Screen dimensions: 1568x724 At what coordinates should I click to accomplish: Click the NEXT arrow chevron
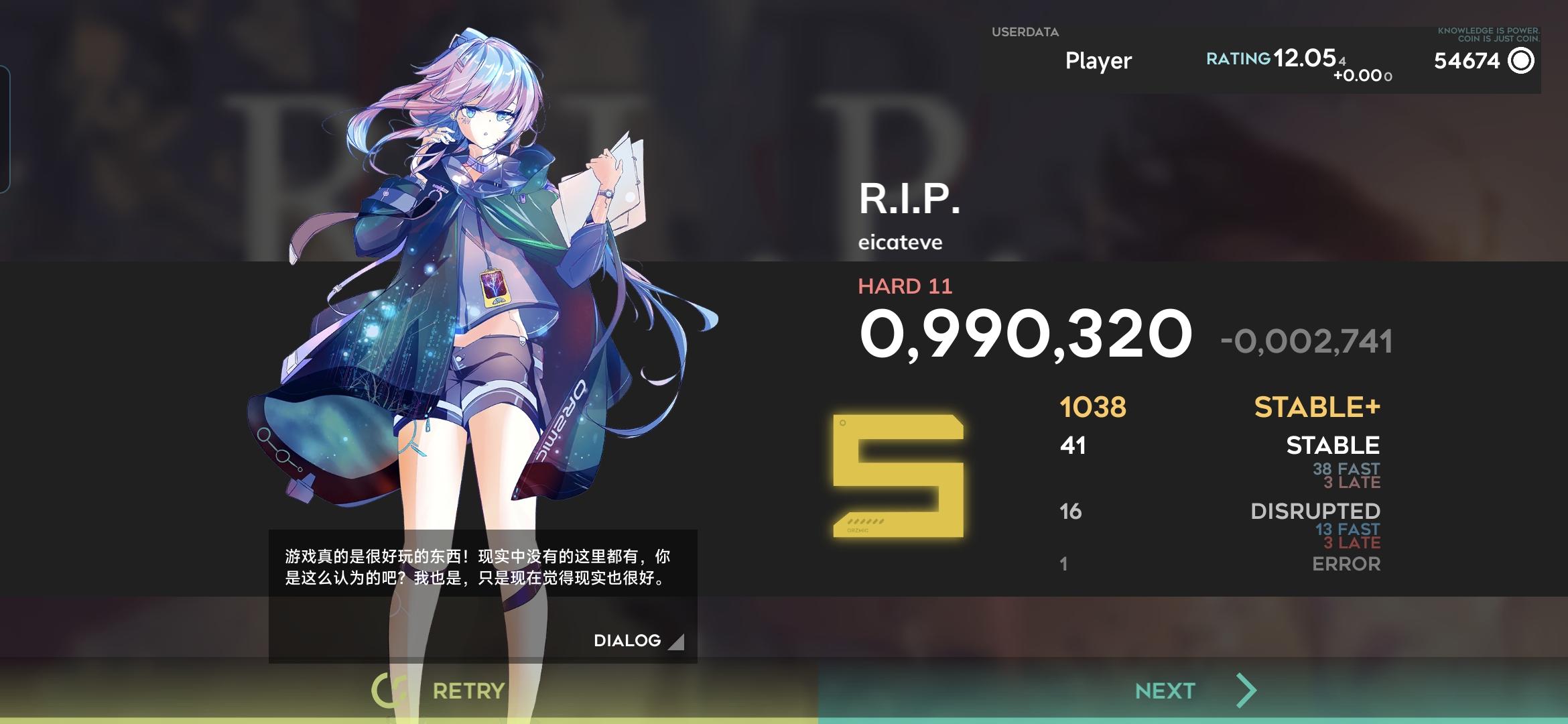click(1244, 688)
